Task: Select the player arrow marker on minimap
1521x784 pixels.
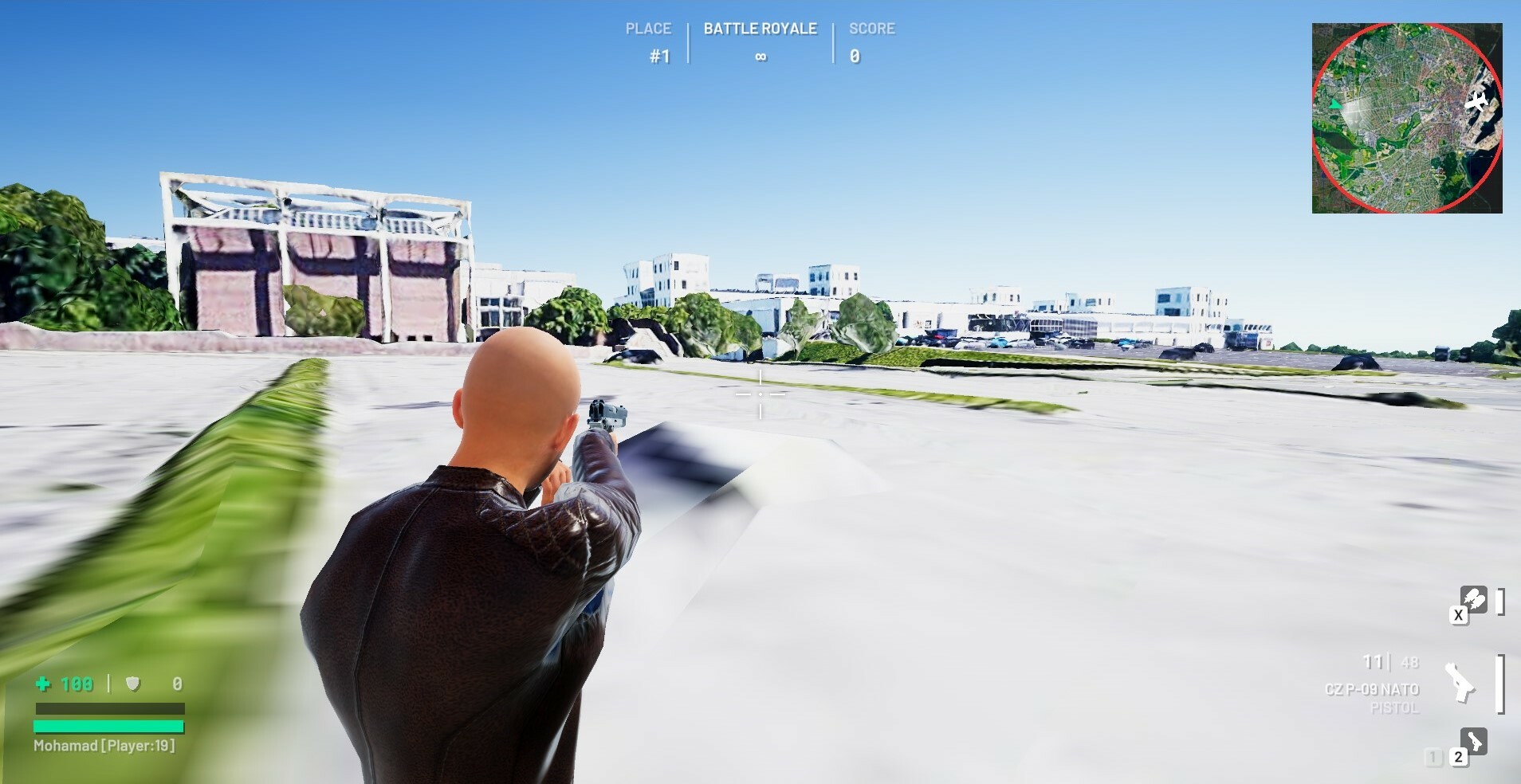Action: click(1336, 103)
